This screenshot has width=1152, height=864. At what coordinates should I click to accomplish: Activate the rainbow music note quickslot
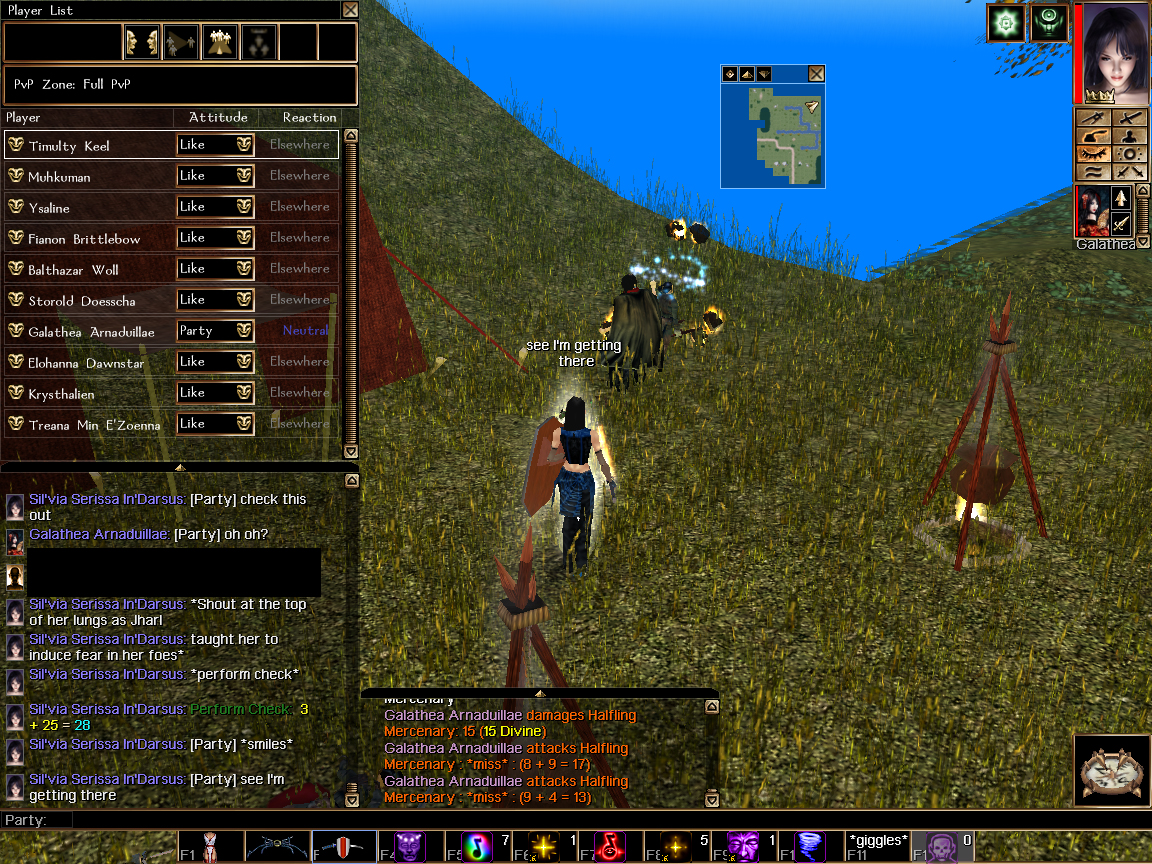478,846
